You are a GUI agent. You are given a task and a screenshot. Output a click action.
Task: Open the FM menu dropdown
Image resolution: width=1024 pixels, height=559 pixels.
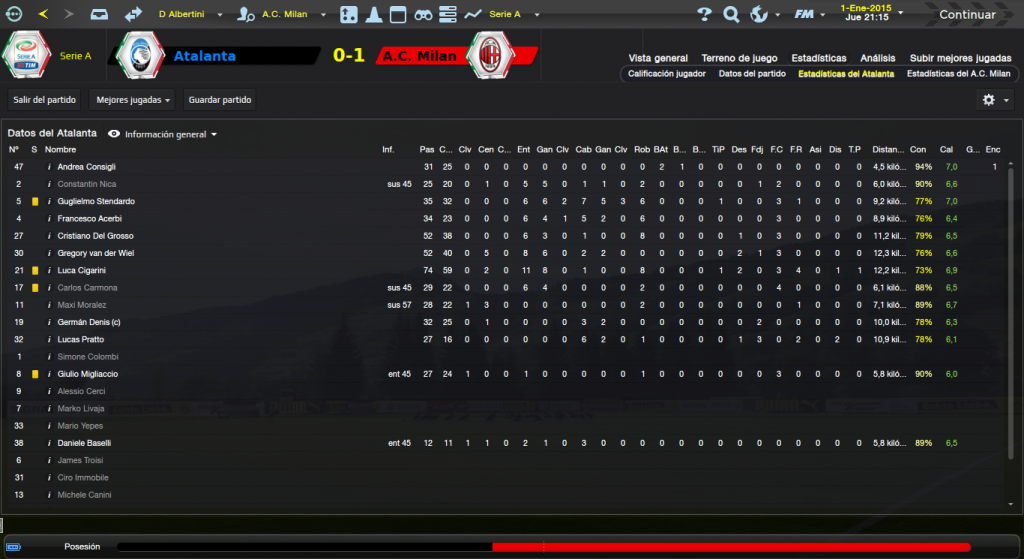point(809,14)
